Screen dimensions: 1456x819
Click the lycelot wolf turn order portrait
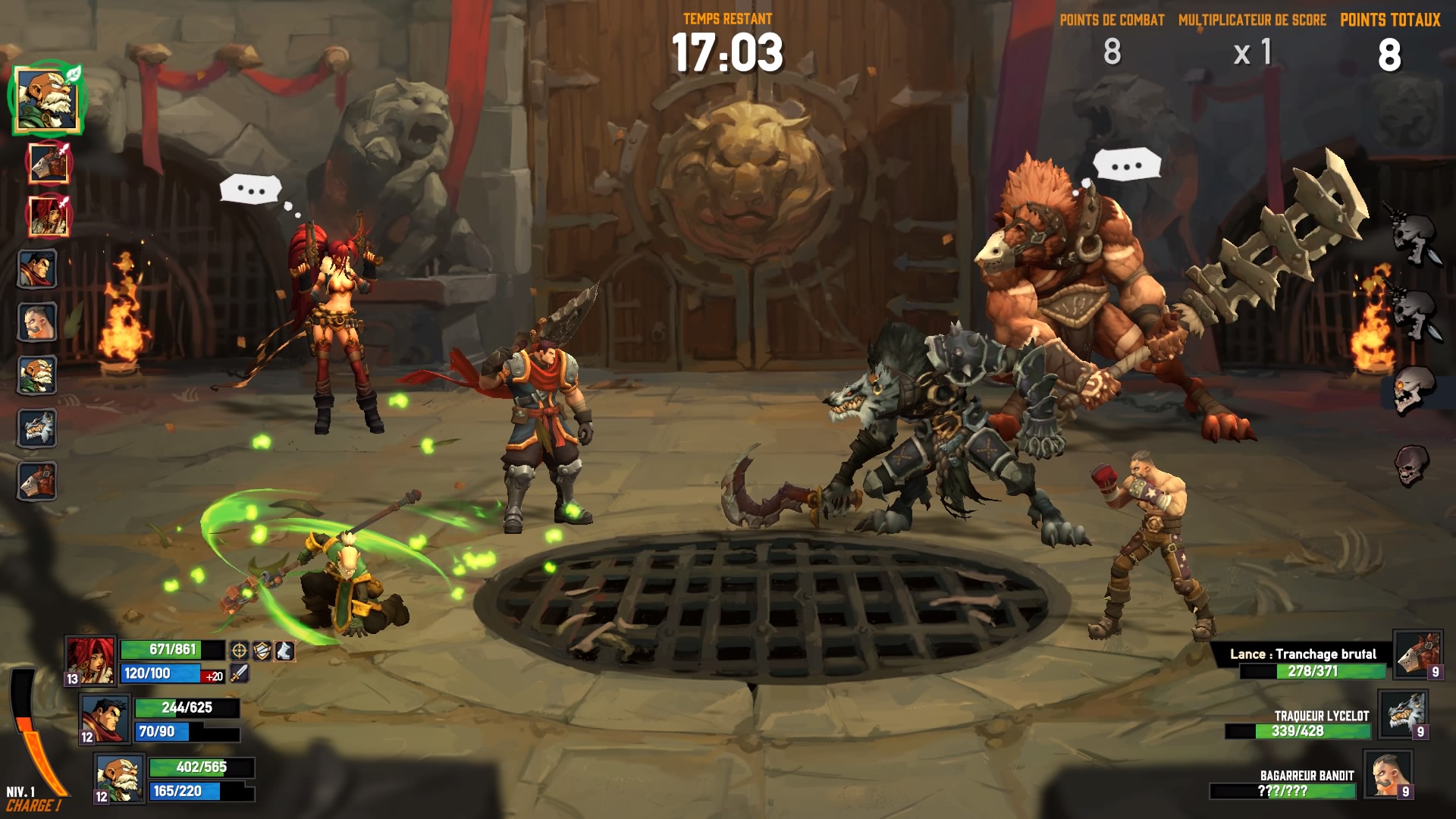point(37,428)
